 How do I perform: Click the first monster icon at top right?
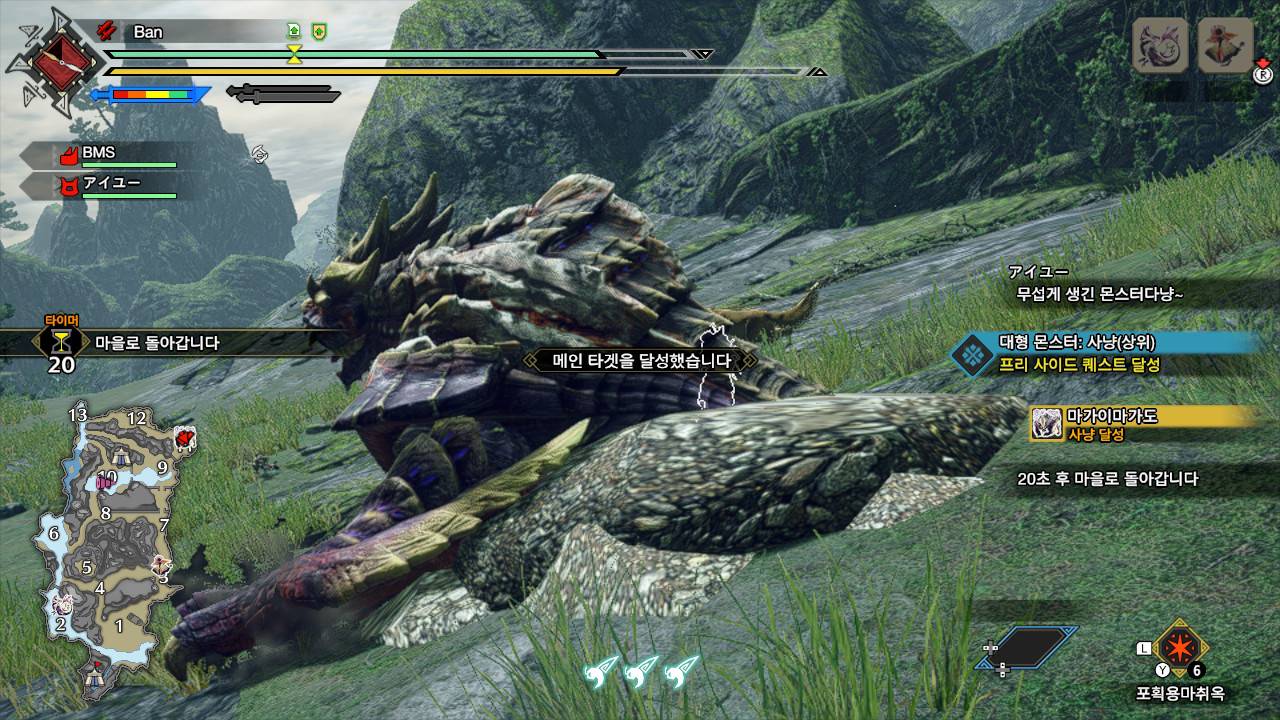point(1160,46)
